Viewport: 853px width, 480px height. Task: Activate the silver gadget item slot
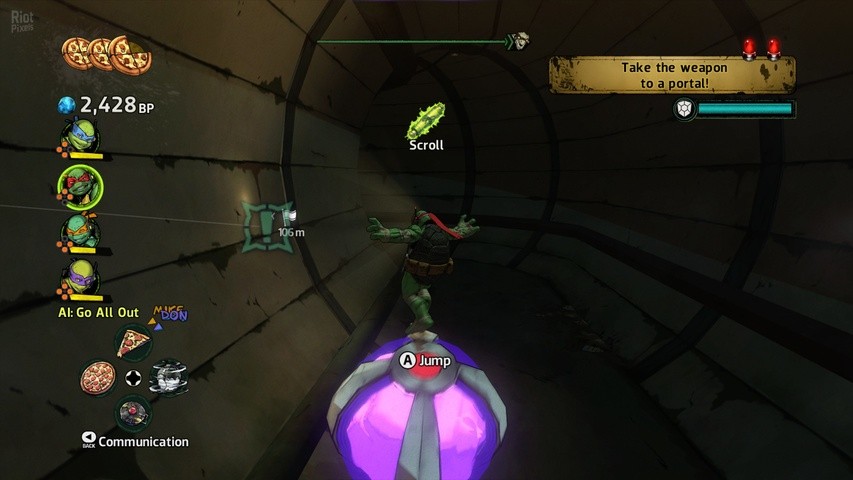click(x=167, y=377)
